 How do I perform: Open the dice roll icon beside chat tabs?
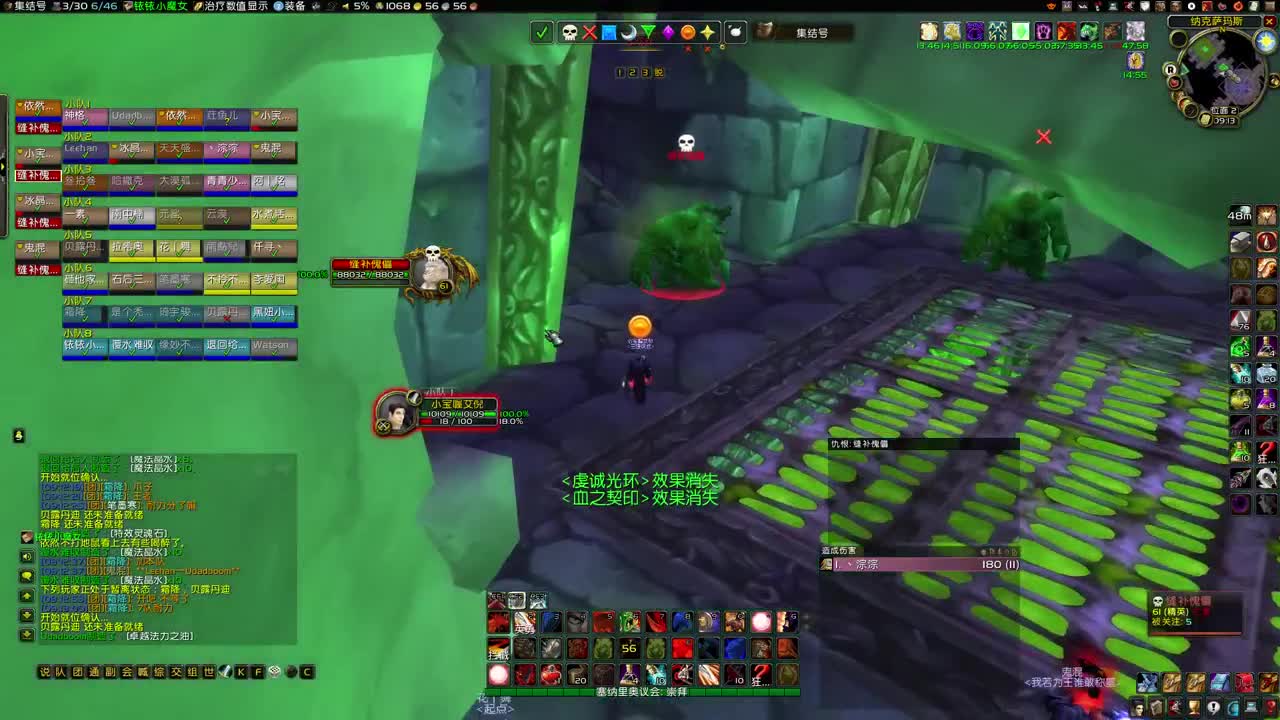(x=275, y=672)
